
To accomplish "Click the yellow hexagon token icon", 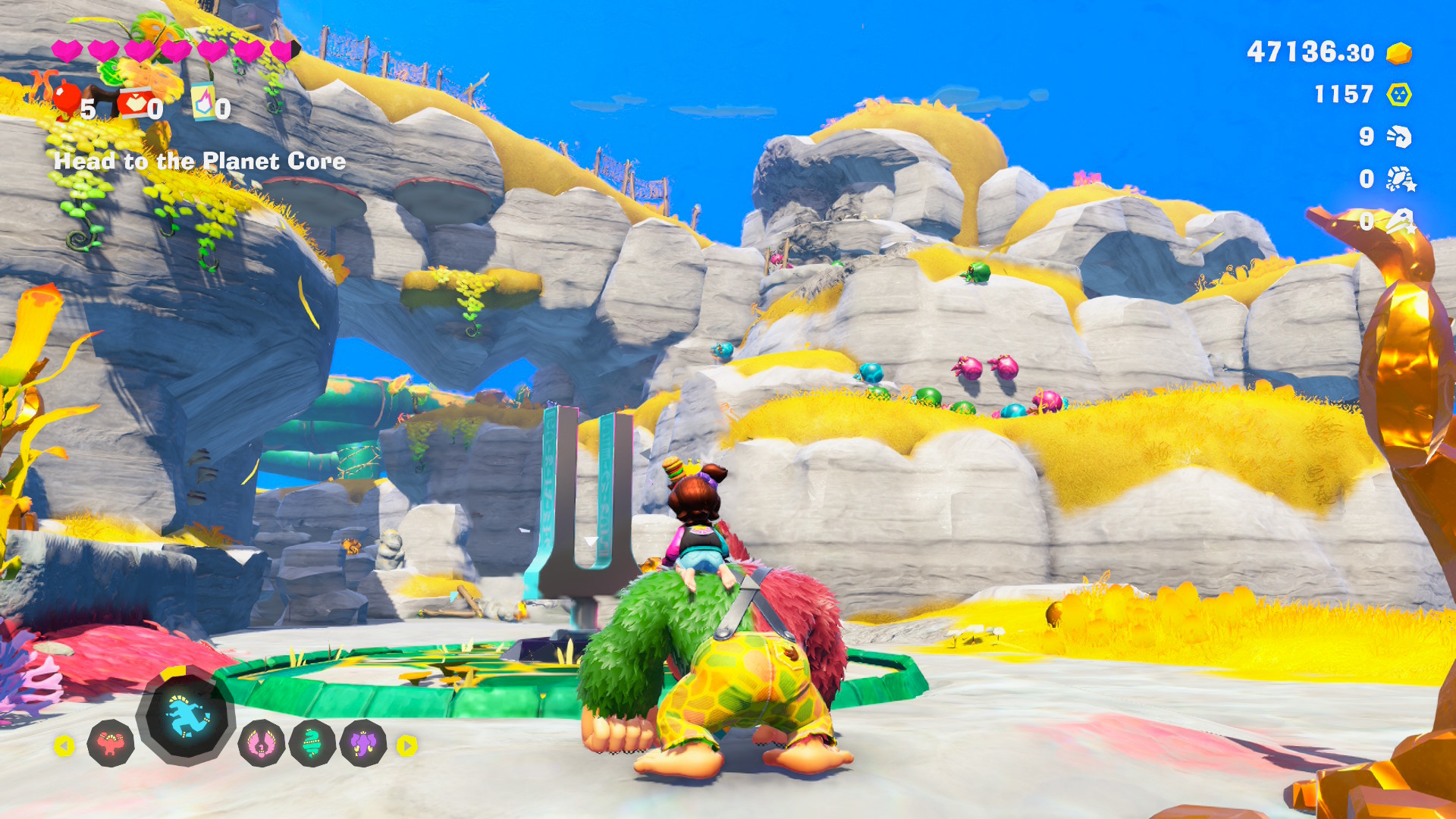I will click(x=1400, y=96).
